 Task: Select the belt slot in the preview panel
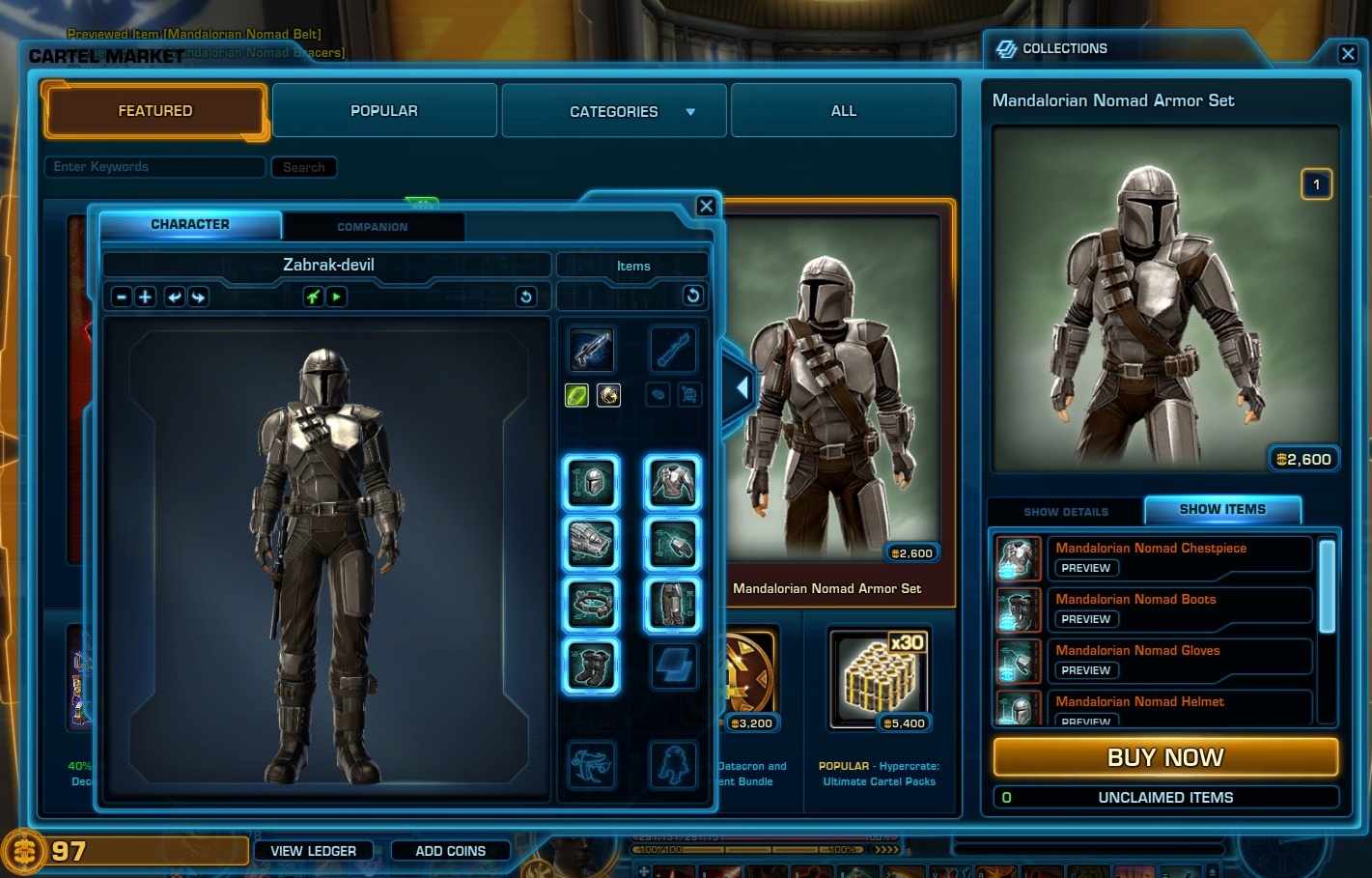point(592,606)
